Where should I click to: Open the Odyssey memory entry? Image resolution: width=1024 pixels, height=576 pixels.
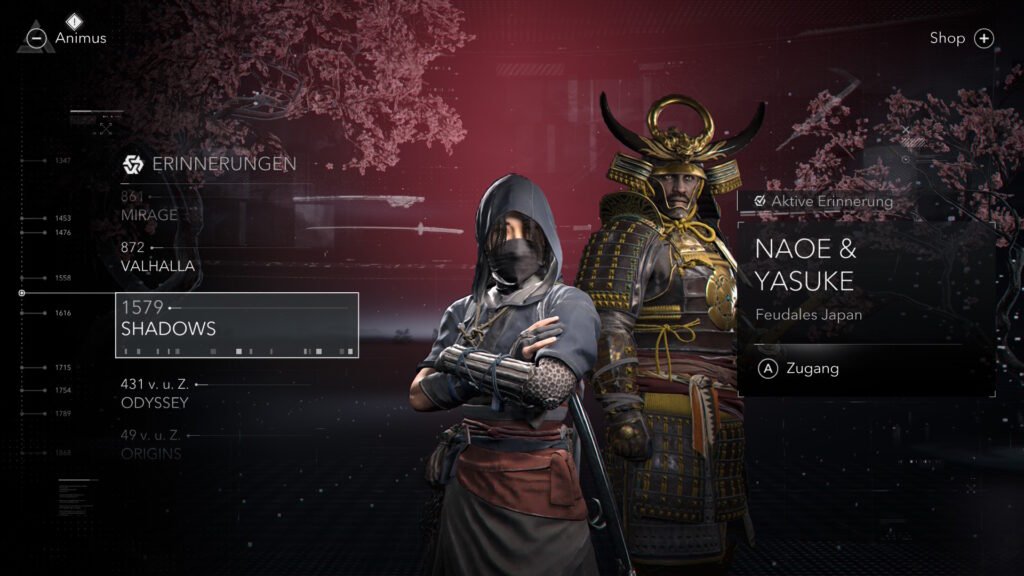(154, 402)
